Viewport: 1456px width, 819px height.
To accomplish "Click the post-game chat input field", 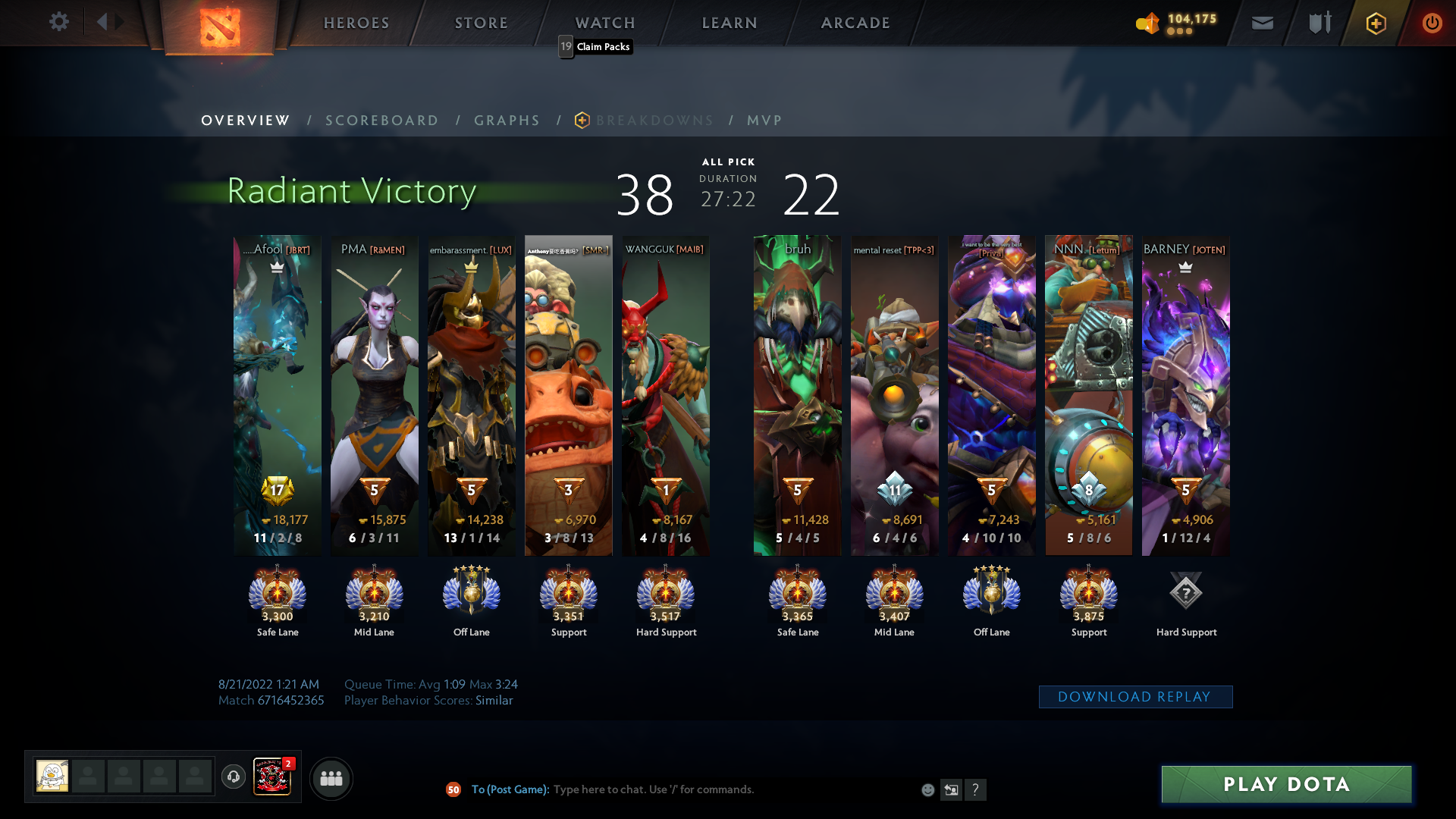I will [720, 789].
